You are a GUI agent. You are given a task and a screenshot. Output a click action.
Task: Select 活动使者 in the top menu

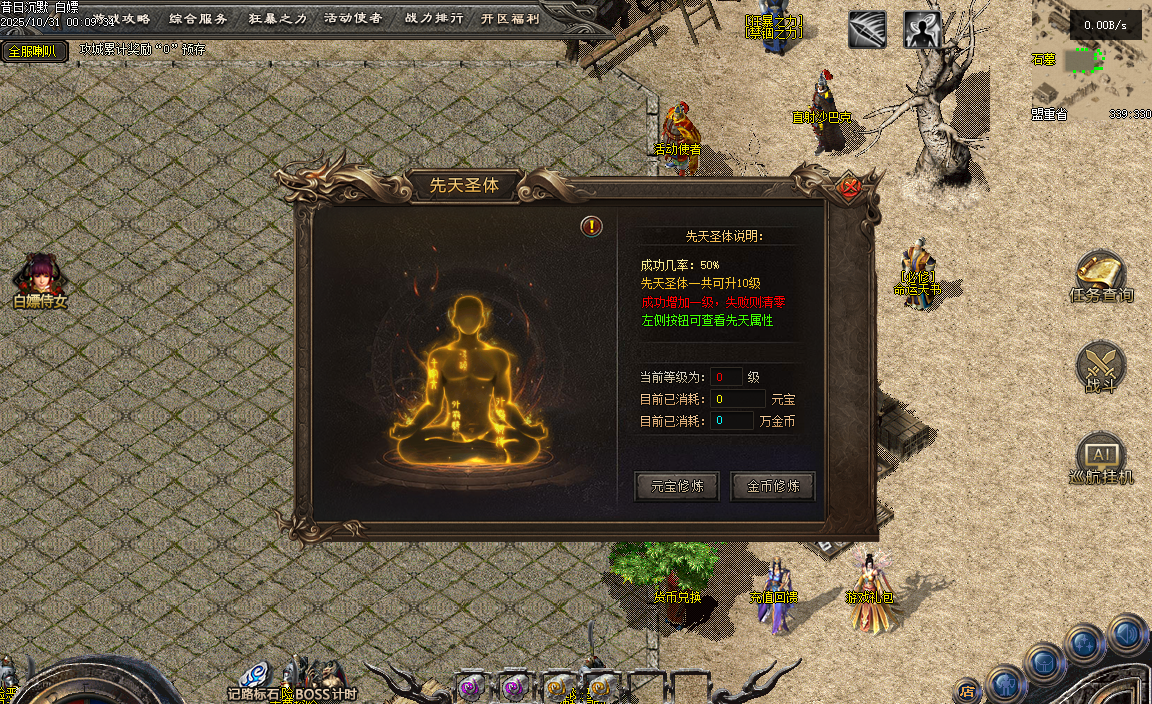(353, 18)
